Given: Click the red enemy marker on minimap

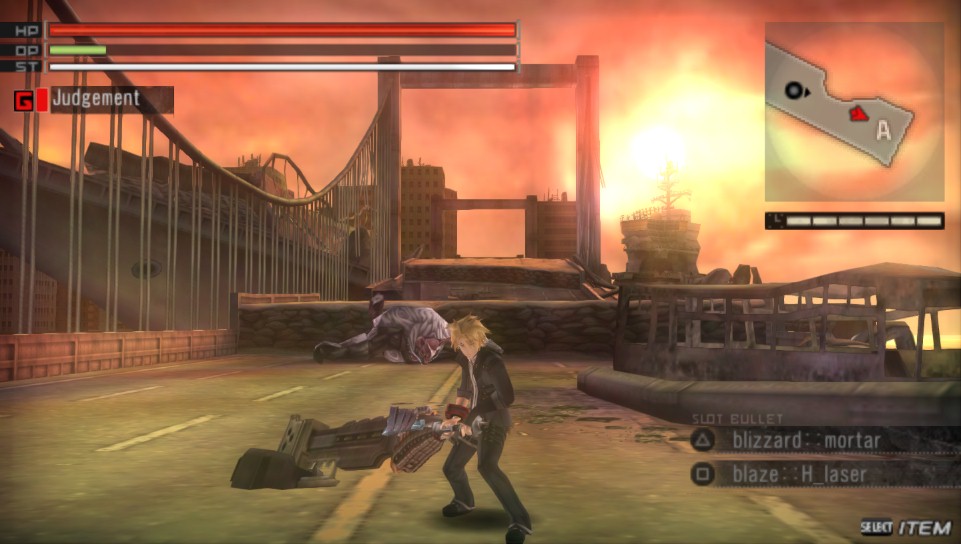Looking at the screenshot, I should click(857, 114).
